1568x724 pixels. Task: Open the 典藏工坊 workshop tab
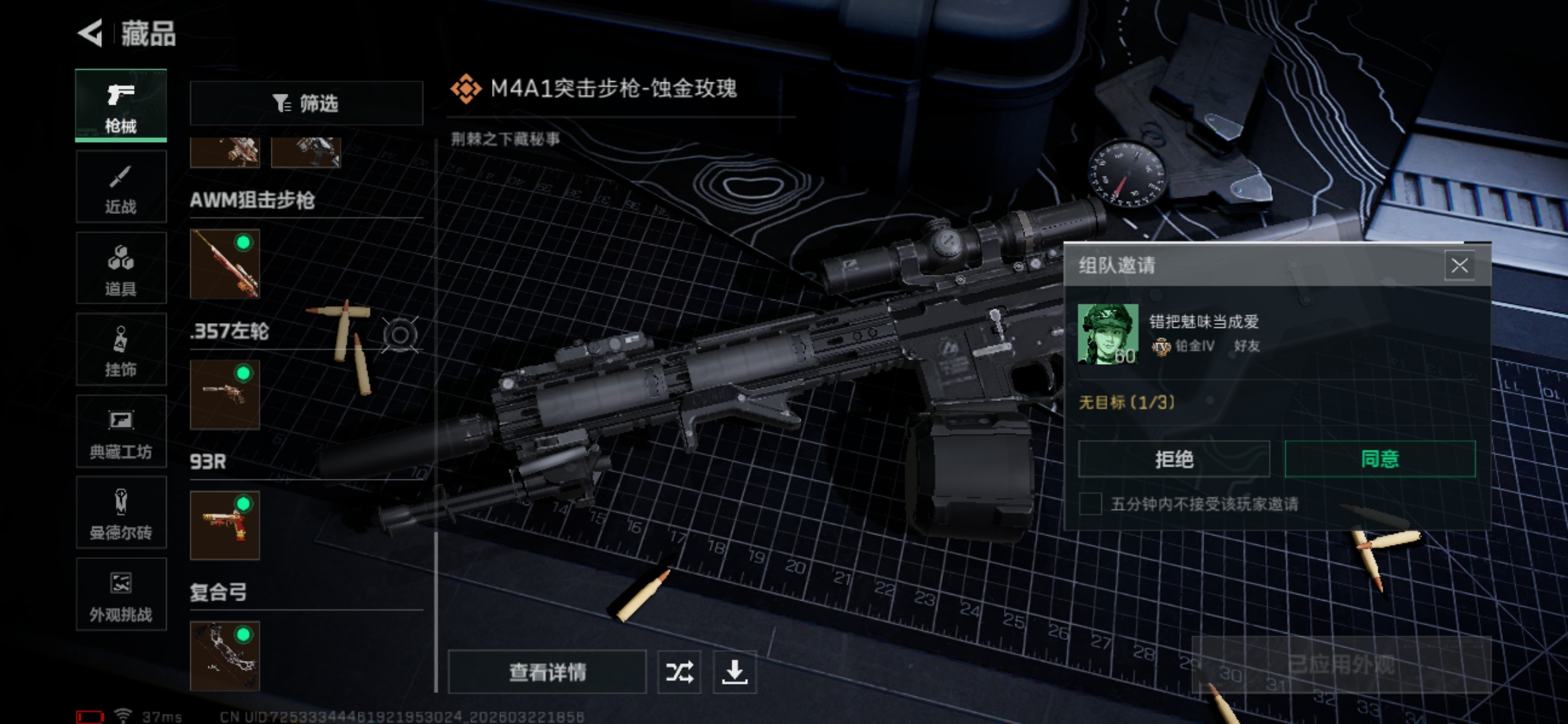pos(121,432)
